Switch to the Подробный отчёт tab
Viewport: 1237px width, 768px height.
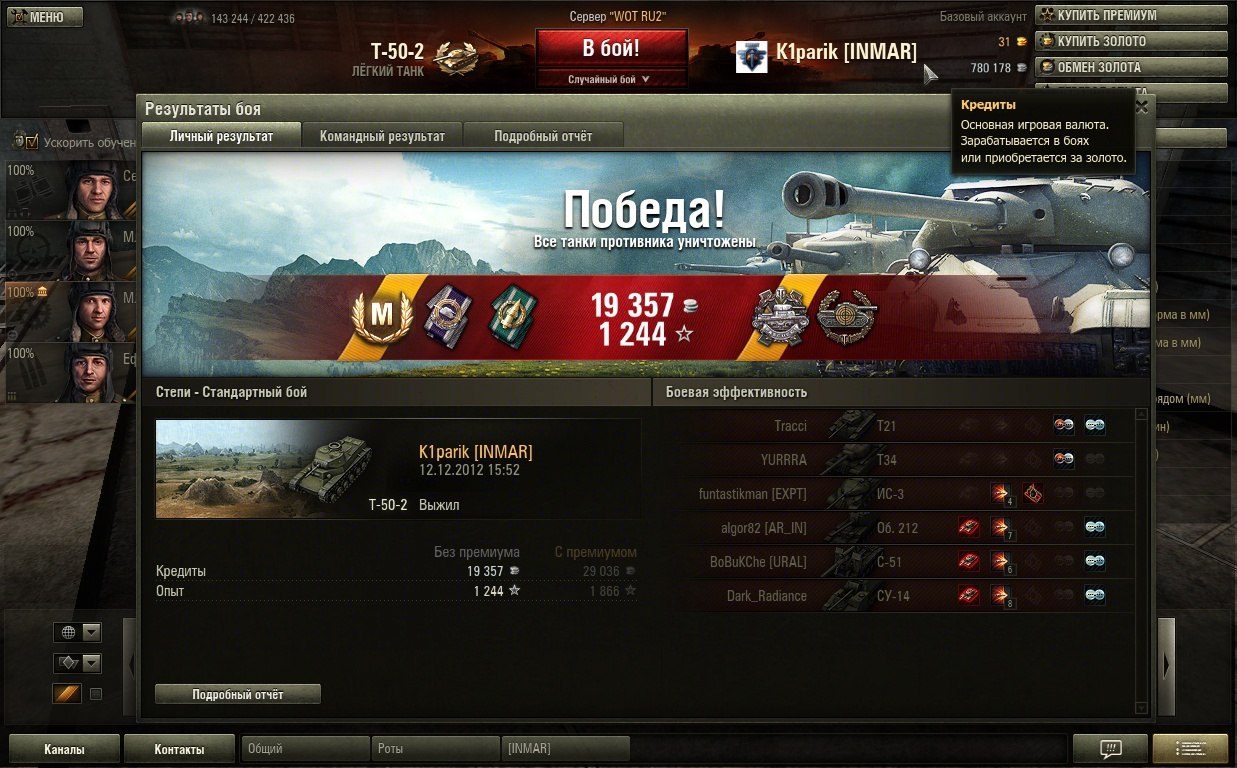[x=543, y=136]
